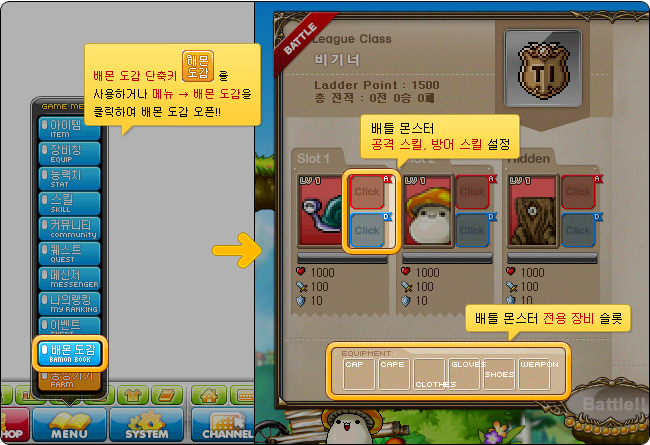Open the 퀘스트 (Quest) menu entry
Viewport: 650px width, 445px height.
(72, 252)
